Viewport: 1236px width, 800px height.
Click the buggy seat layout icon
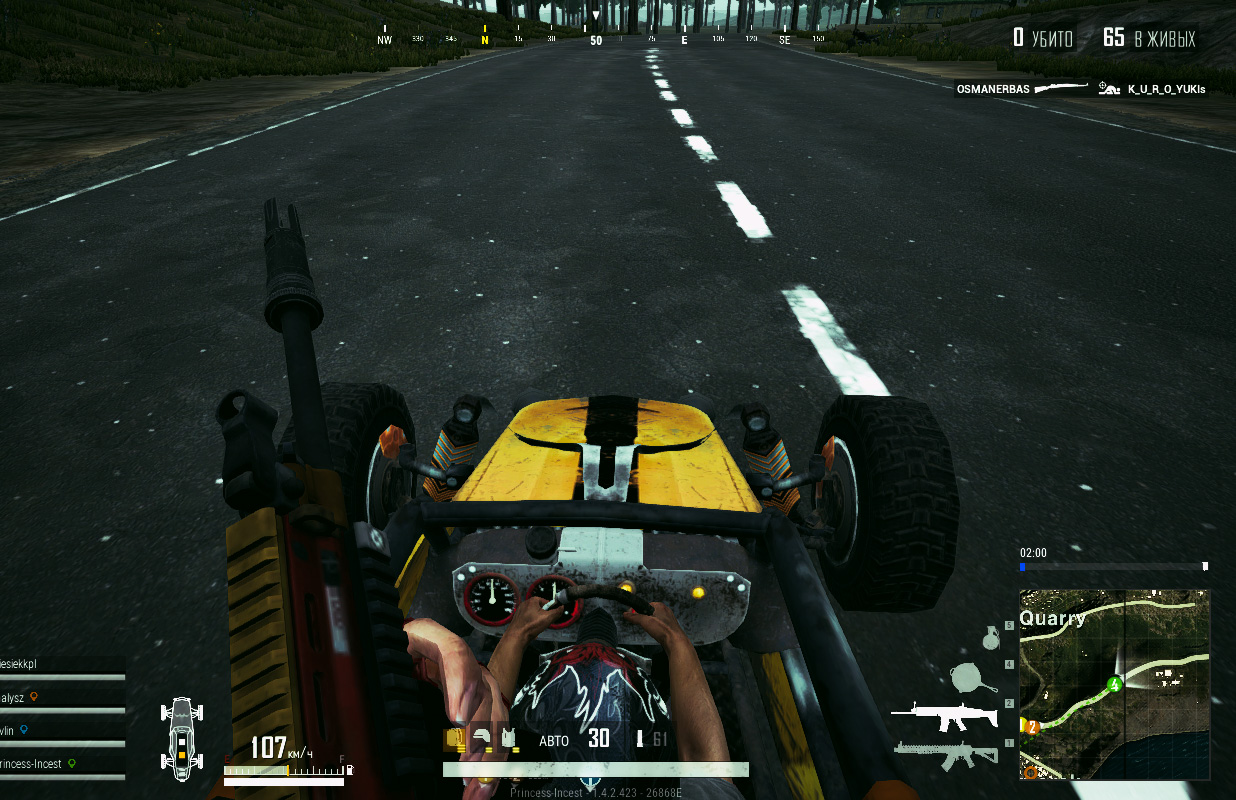pyautogui.click(x=181, y=739)
